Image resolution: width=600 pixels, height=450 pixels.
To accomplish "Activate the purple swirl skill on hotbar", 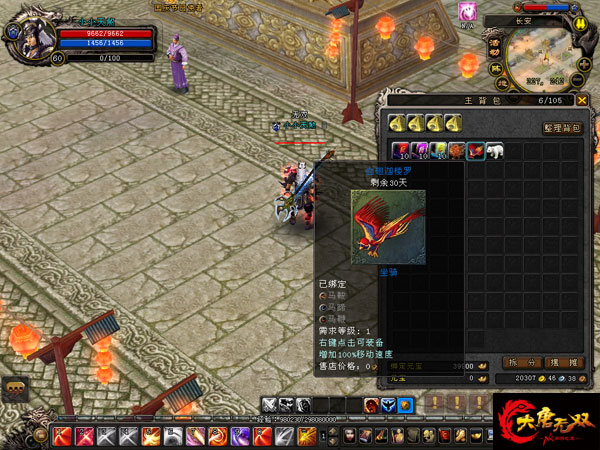I will [241, 436].
